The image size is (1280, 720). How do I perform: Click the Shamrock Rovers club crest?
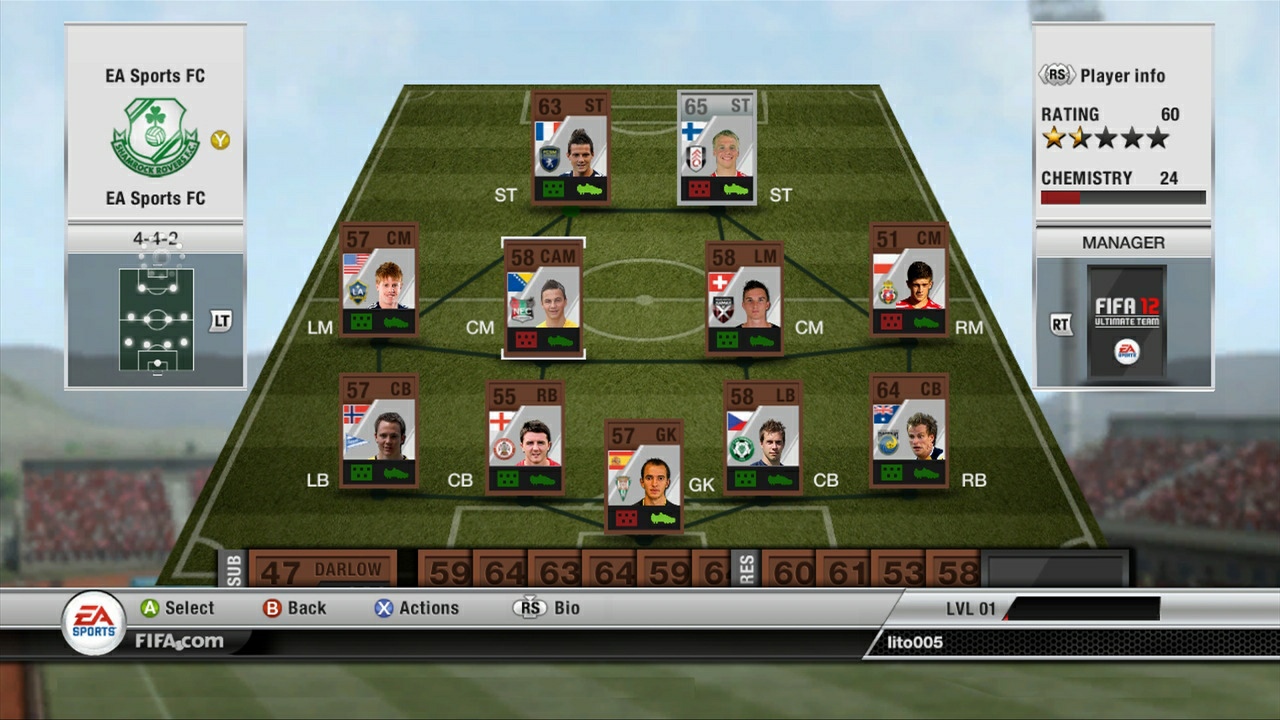[155, 135]
